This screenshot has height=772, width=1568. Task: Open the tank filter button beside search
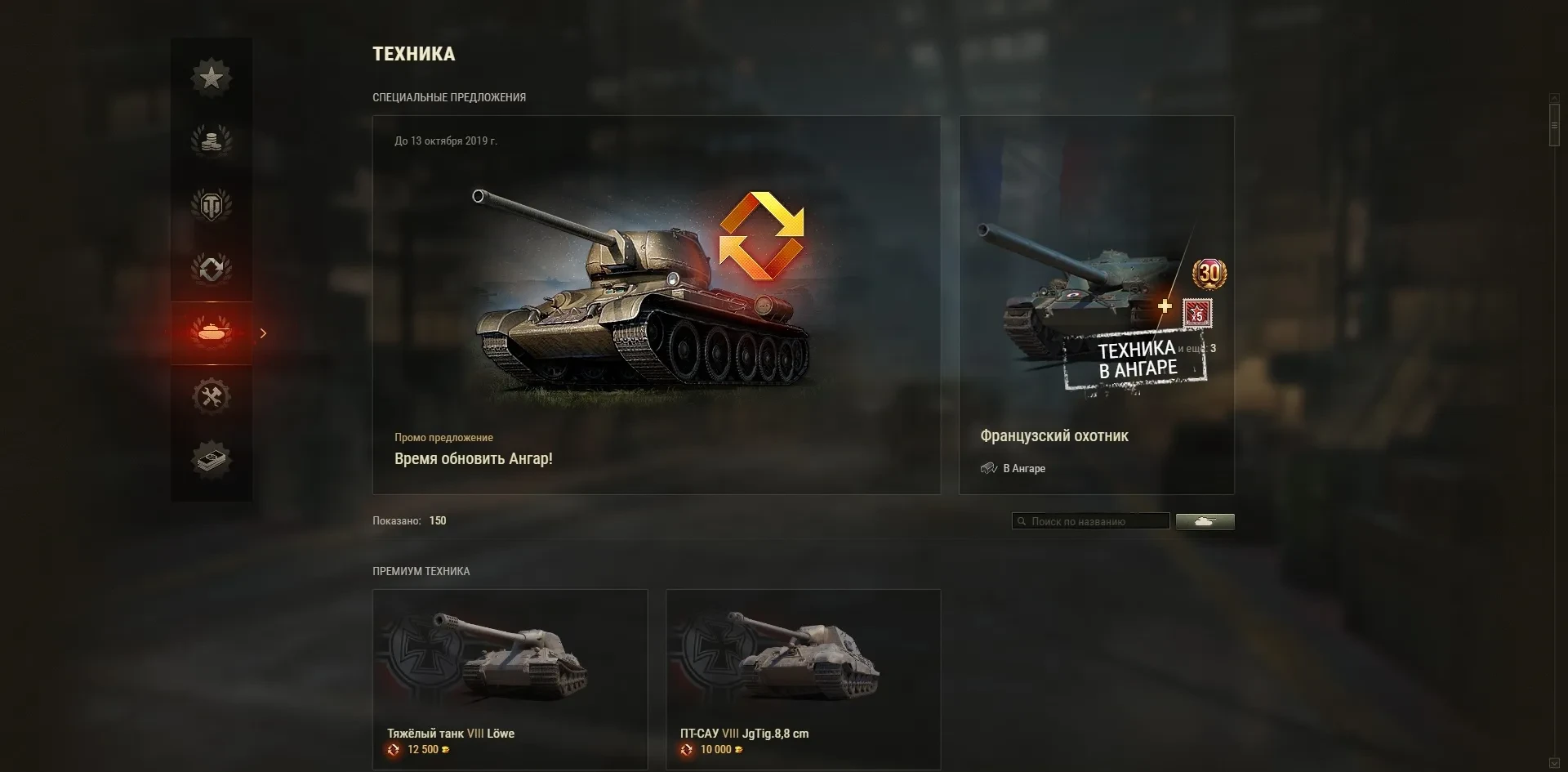(x=1205, y=521)
